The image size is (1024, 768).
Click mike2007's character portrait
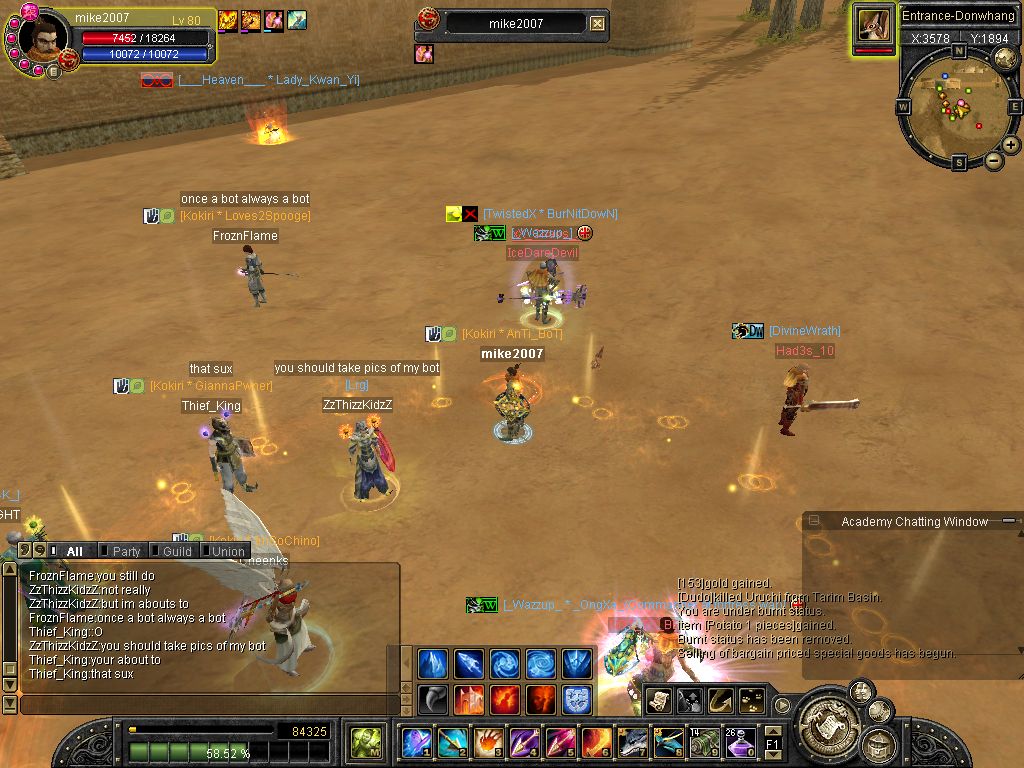(44, 38)
